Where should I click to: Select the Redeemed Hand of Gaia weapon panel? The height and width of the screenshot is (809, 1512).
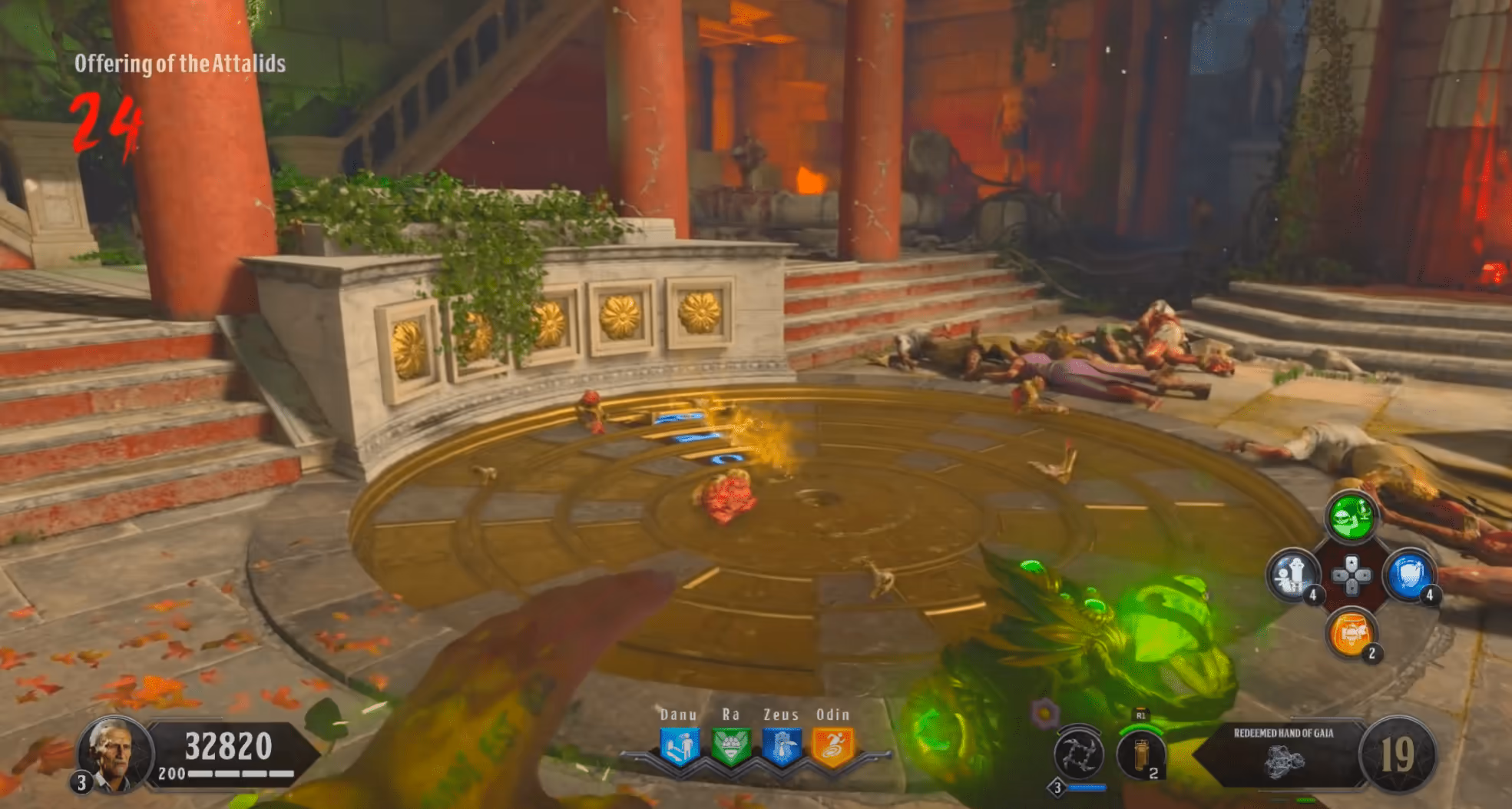pos(1283,753)
